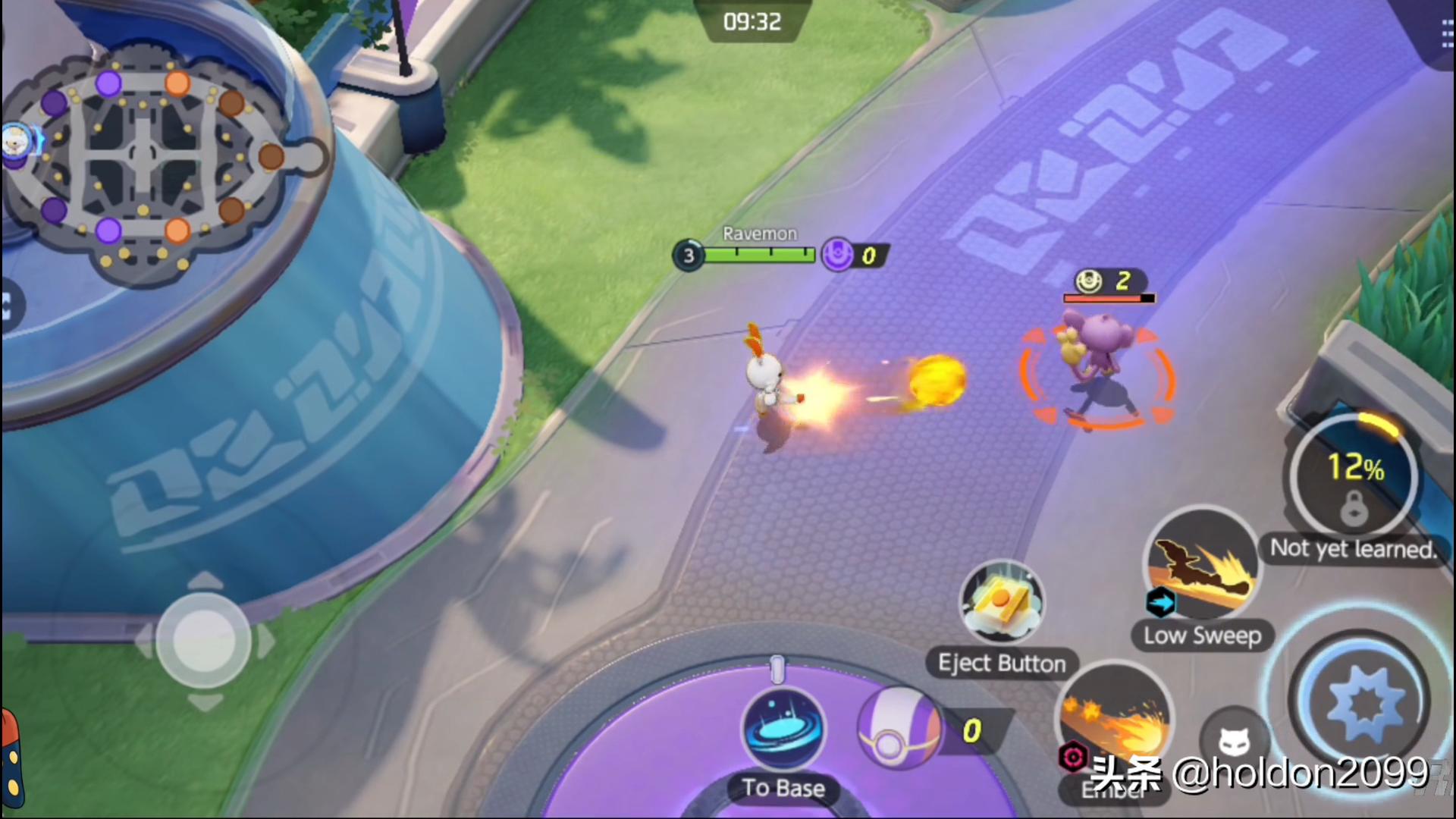The image size is (1456, 819).
Task: Tap the cat face target-lock icon
Action: pyautogui.click(x=1234, y=741)
